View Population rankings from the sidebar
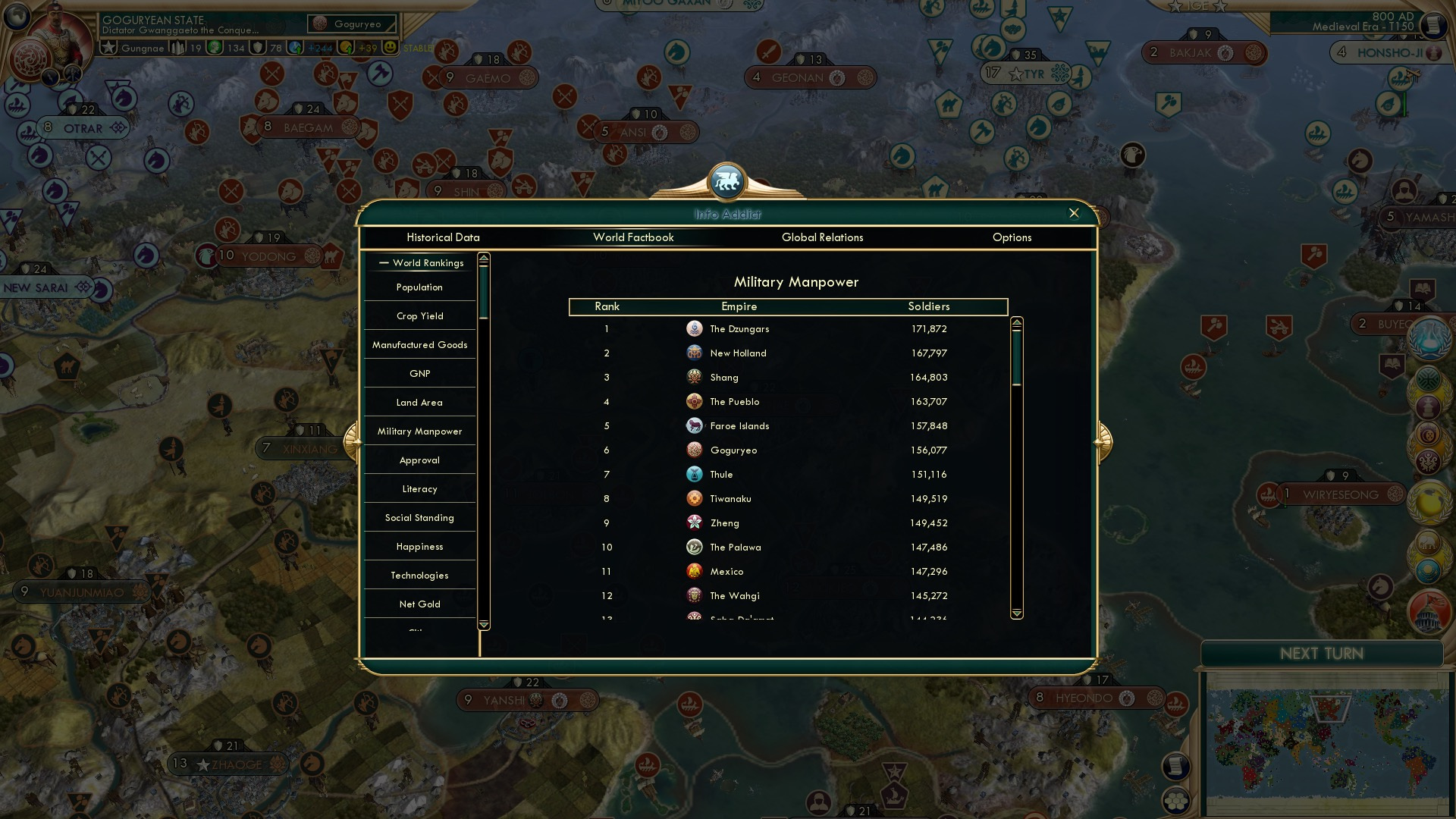 [418, 287]
